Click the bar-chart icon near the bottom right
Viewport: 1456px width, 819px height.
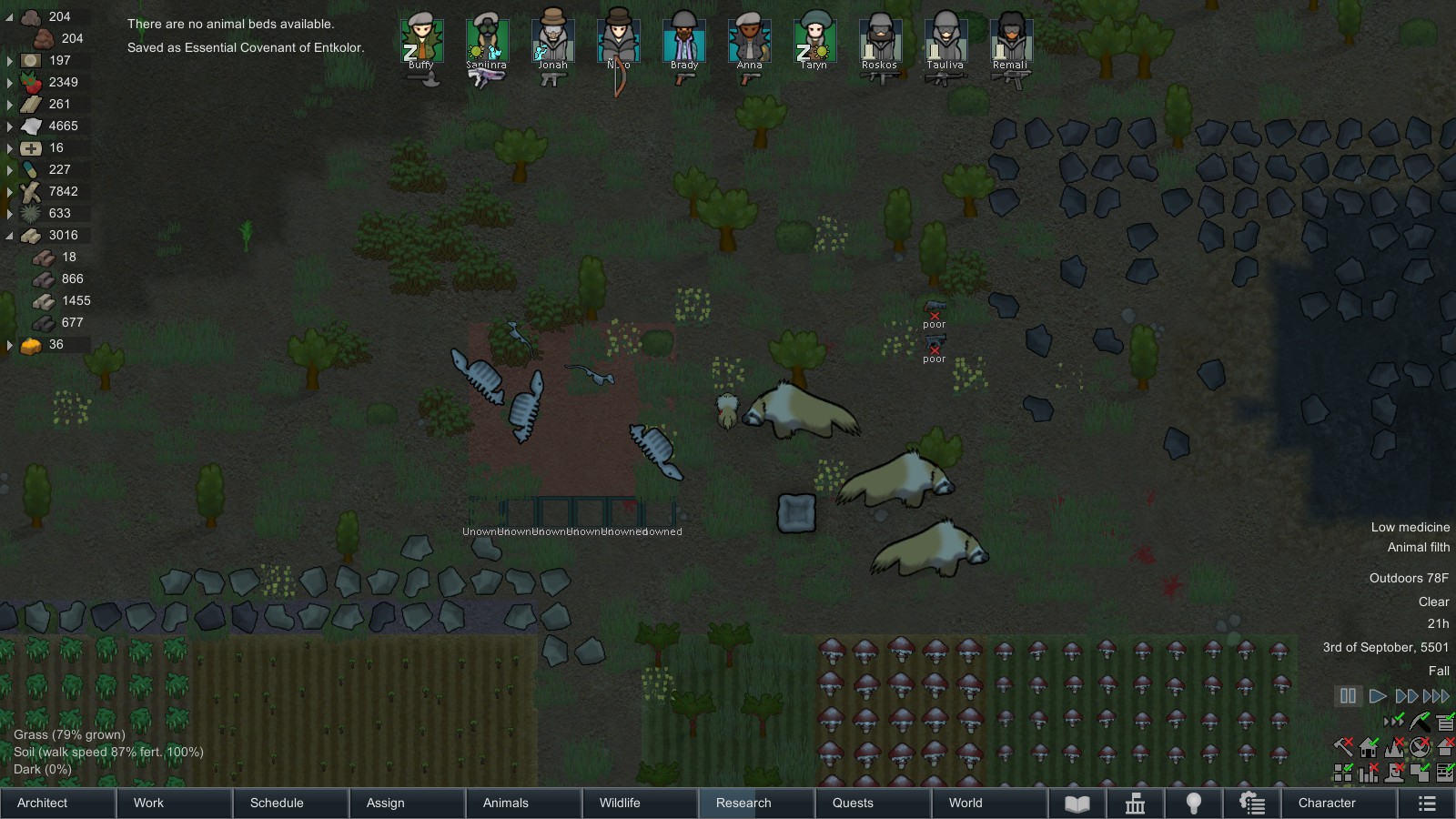click(x=1368, y=774)
